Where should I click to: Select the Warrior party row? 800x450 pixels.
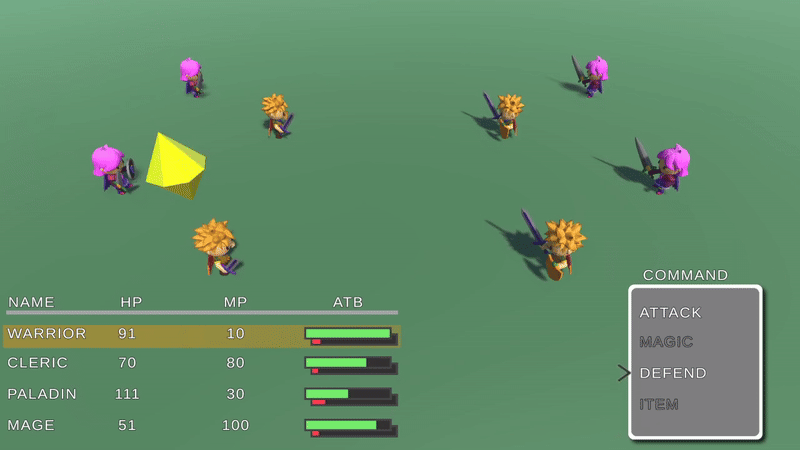click(x=200, y=334)
